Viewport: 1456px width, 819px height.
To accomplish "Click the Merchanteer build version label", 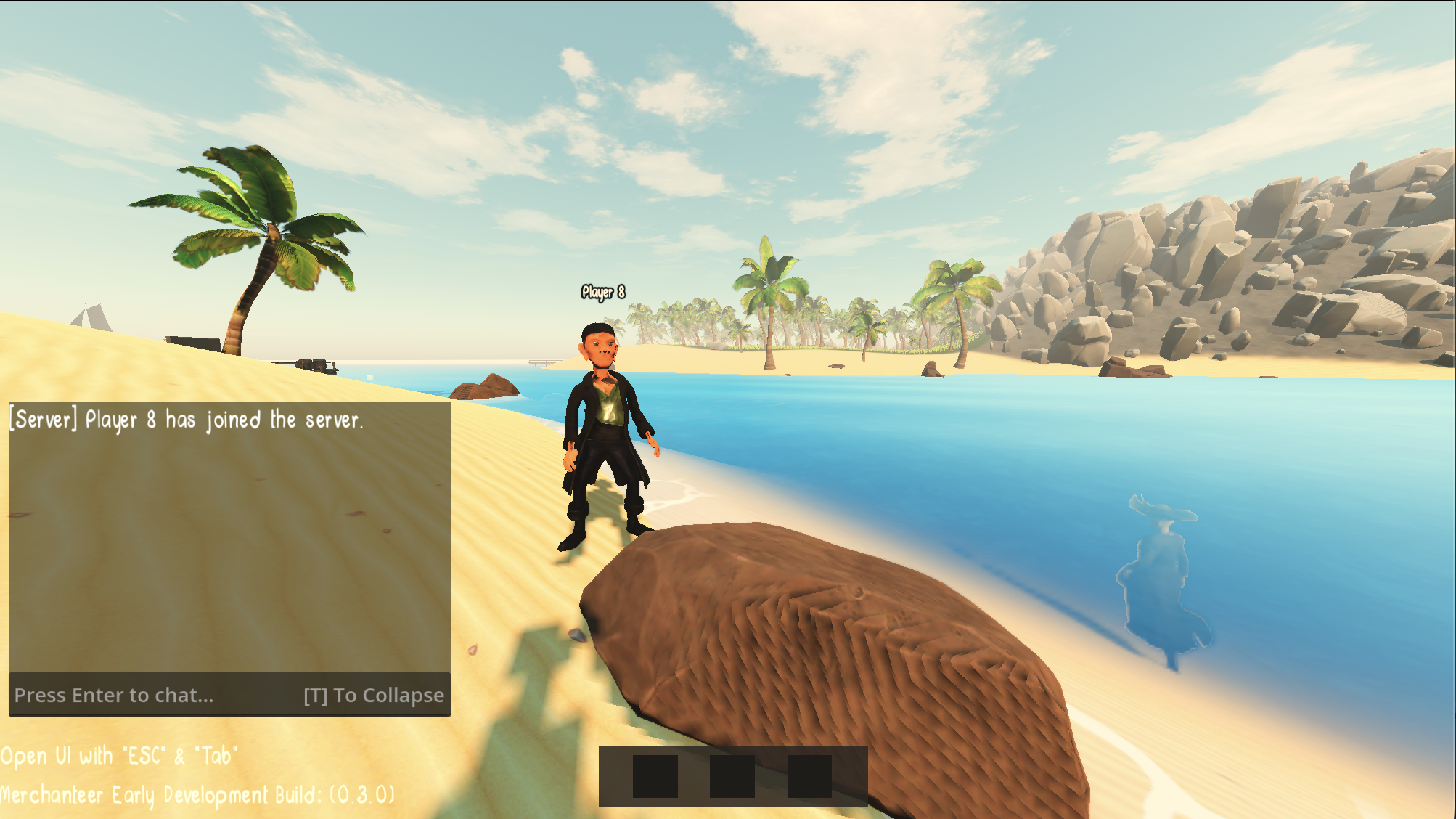I will (x=196, y=795).
